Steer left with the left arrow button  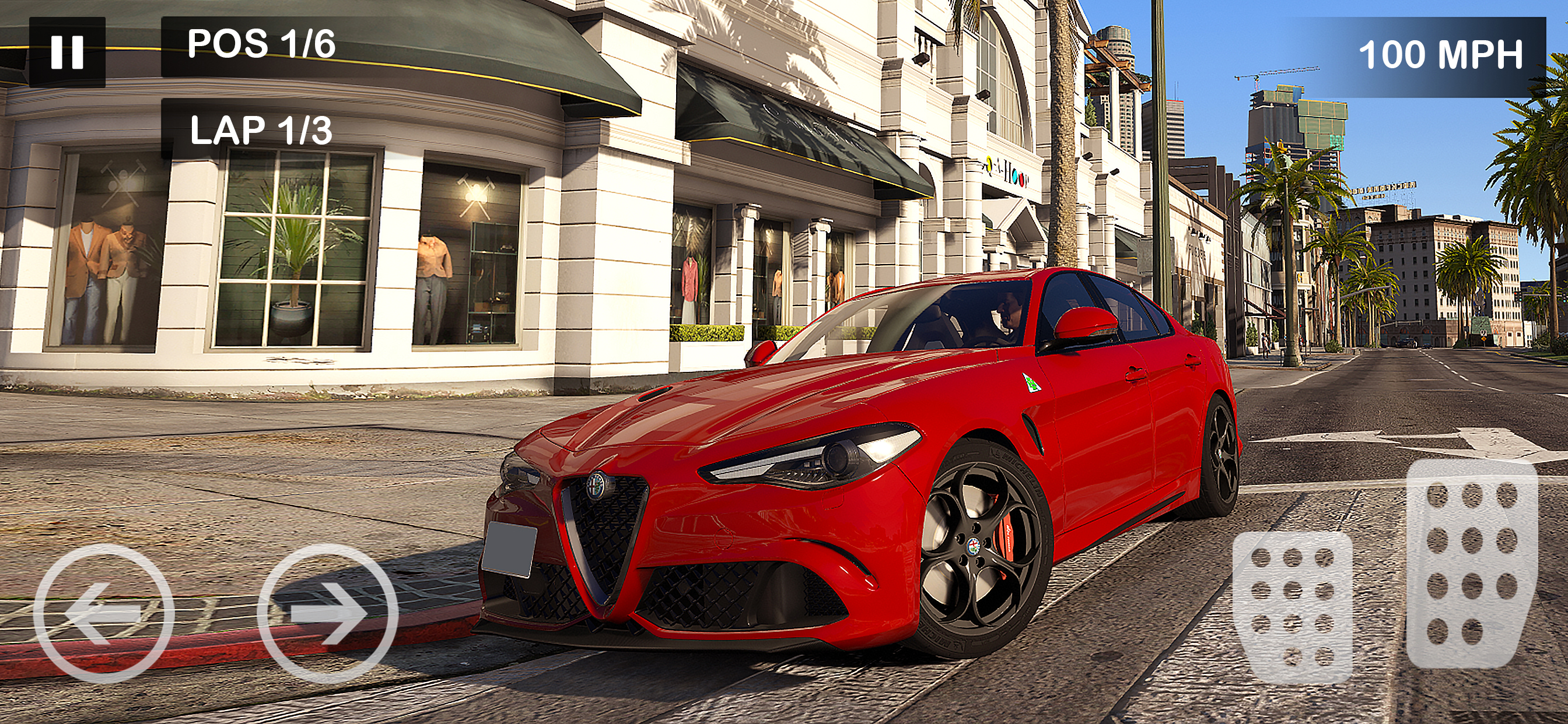click(103, 613)
